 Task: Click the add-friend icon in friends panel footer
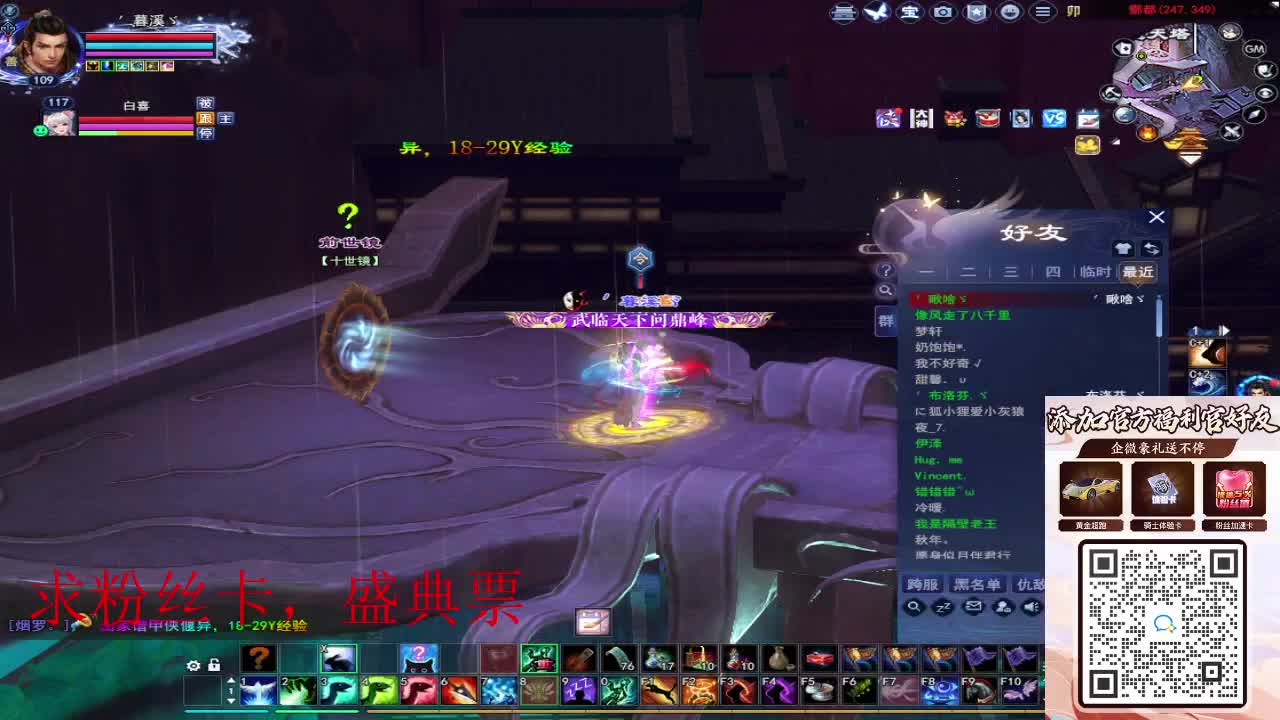tap(1003, 607)
